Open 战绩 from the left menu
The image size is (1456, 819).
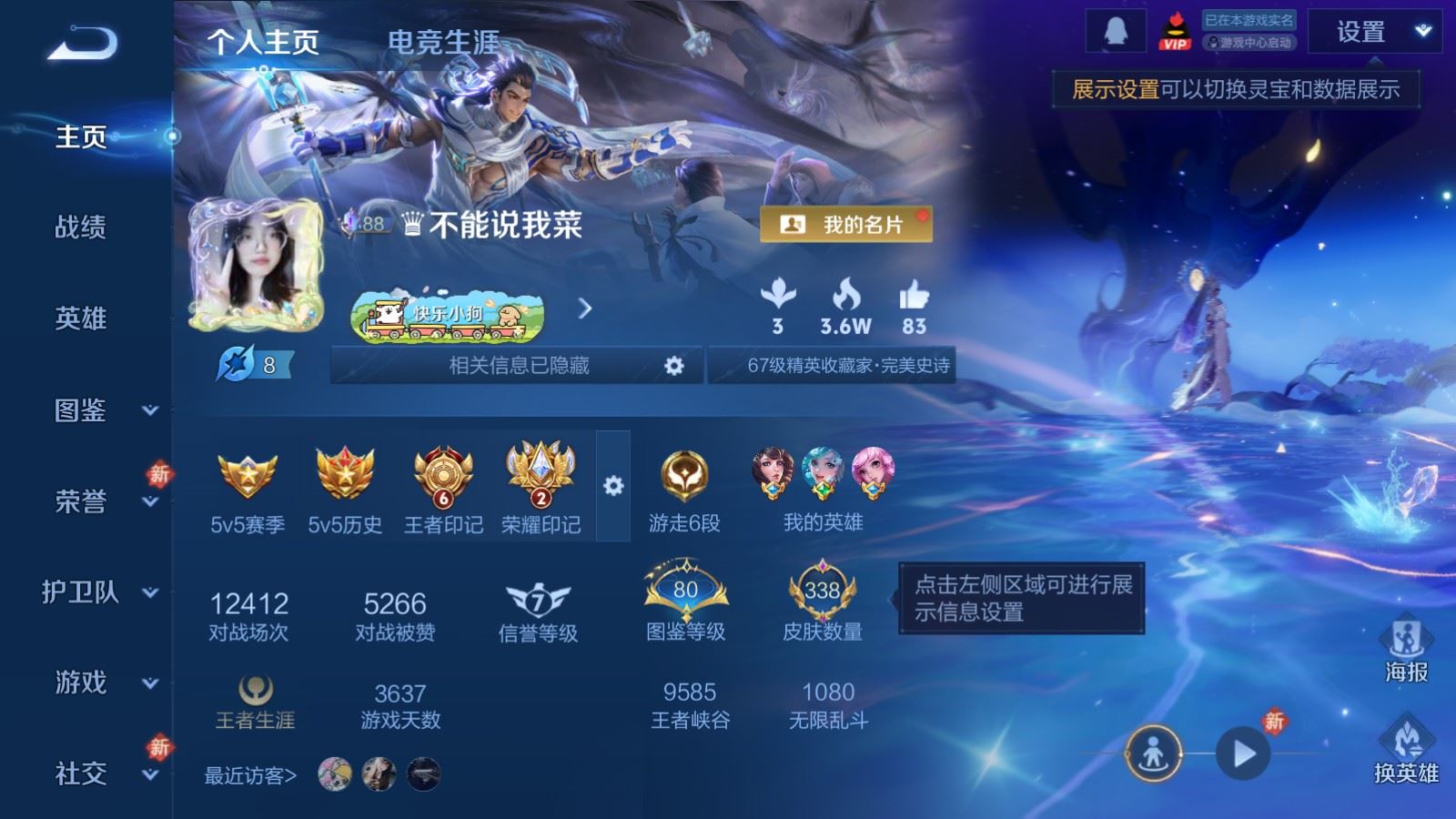(x=80, y=229)
